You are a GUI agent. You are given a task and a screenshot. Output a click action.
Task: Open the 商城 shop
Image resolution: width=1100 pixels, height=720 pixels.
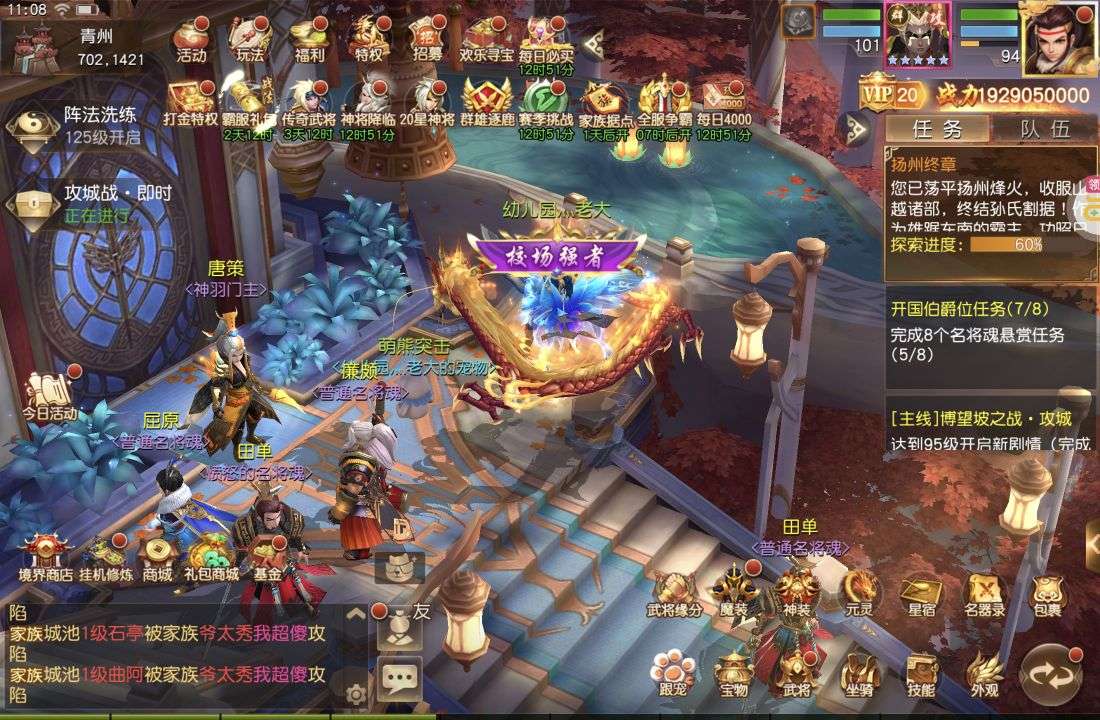point(156,558)
